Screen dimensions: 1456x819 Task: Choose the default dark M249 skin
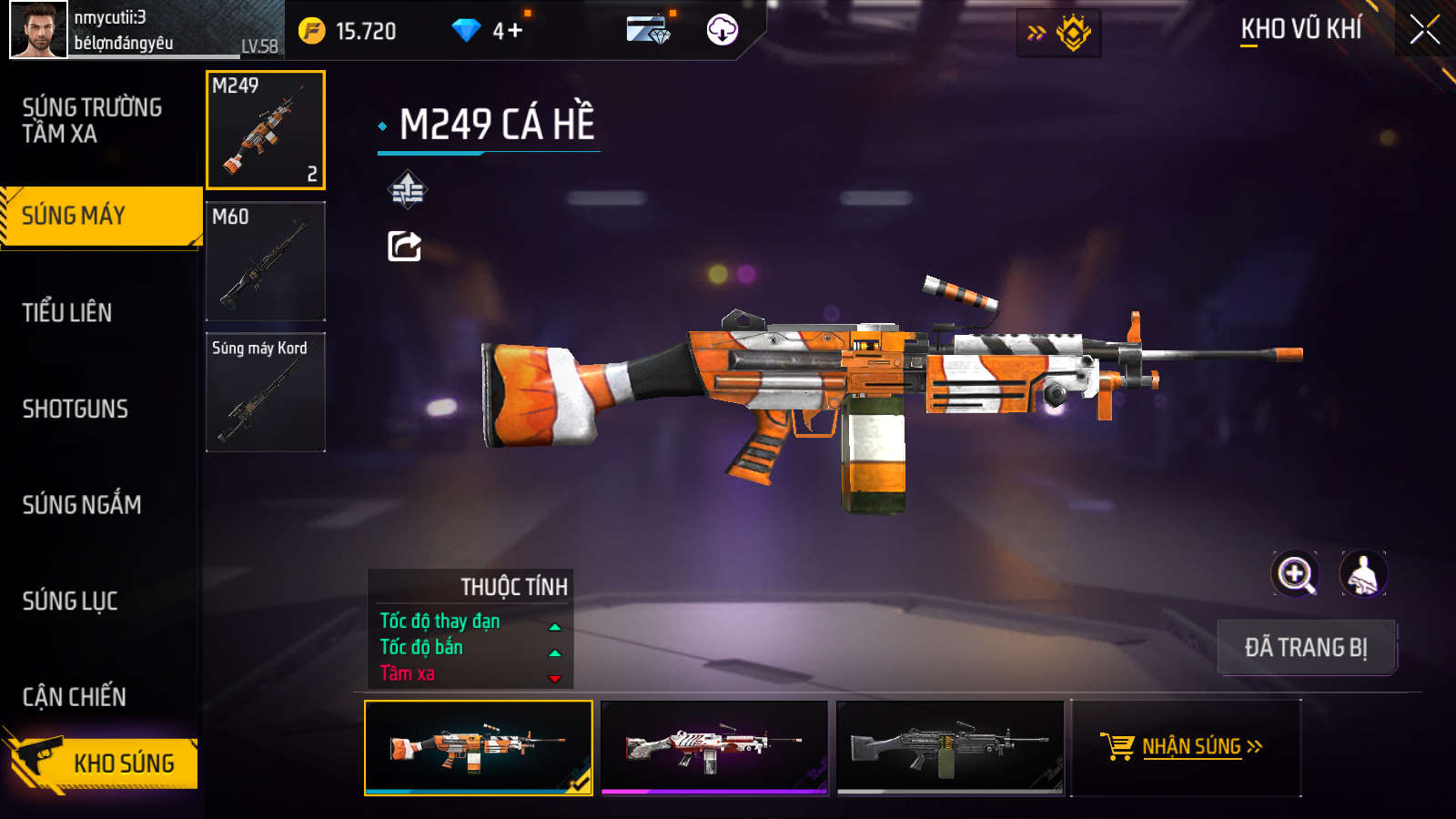pos(950,747)
